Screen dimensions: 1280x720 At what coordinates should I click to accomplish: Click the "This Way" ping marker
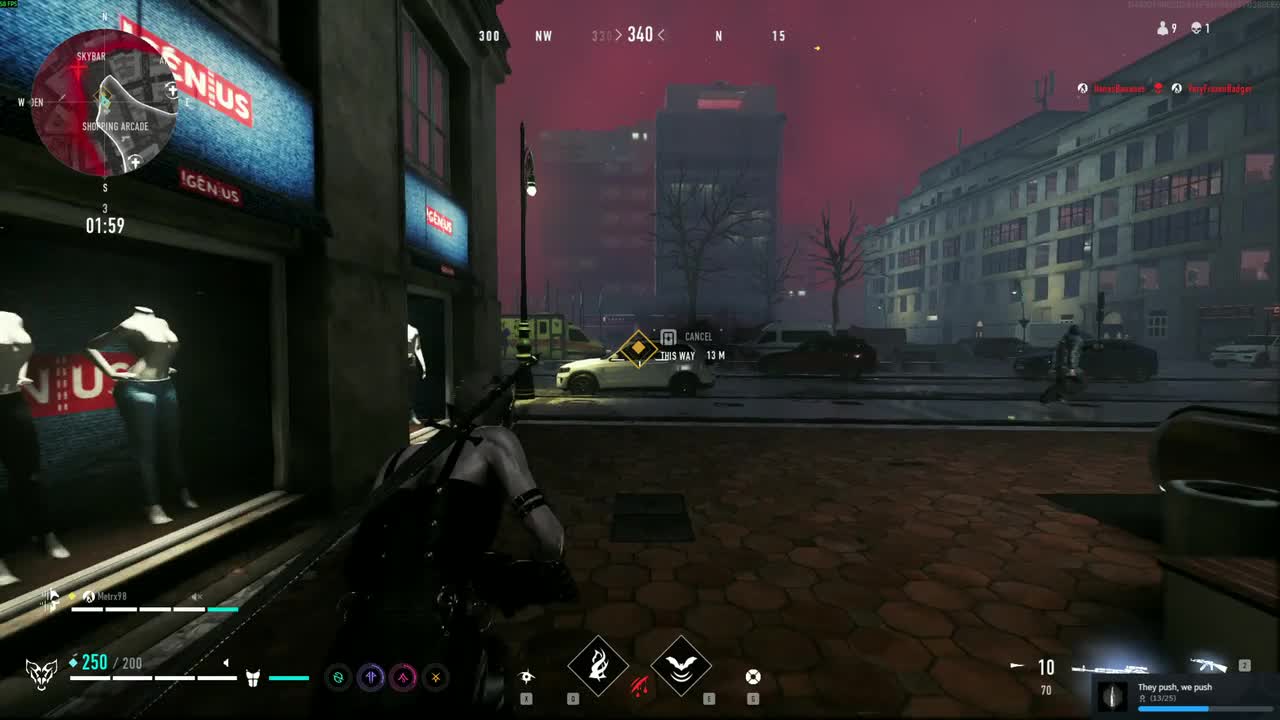pyautogui.click(x=638, y=349)
